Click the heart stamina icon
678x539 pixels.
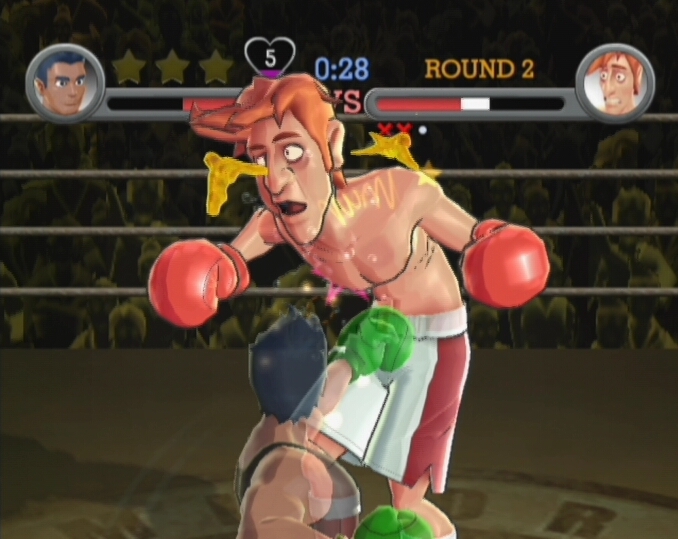coord(270,56)
